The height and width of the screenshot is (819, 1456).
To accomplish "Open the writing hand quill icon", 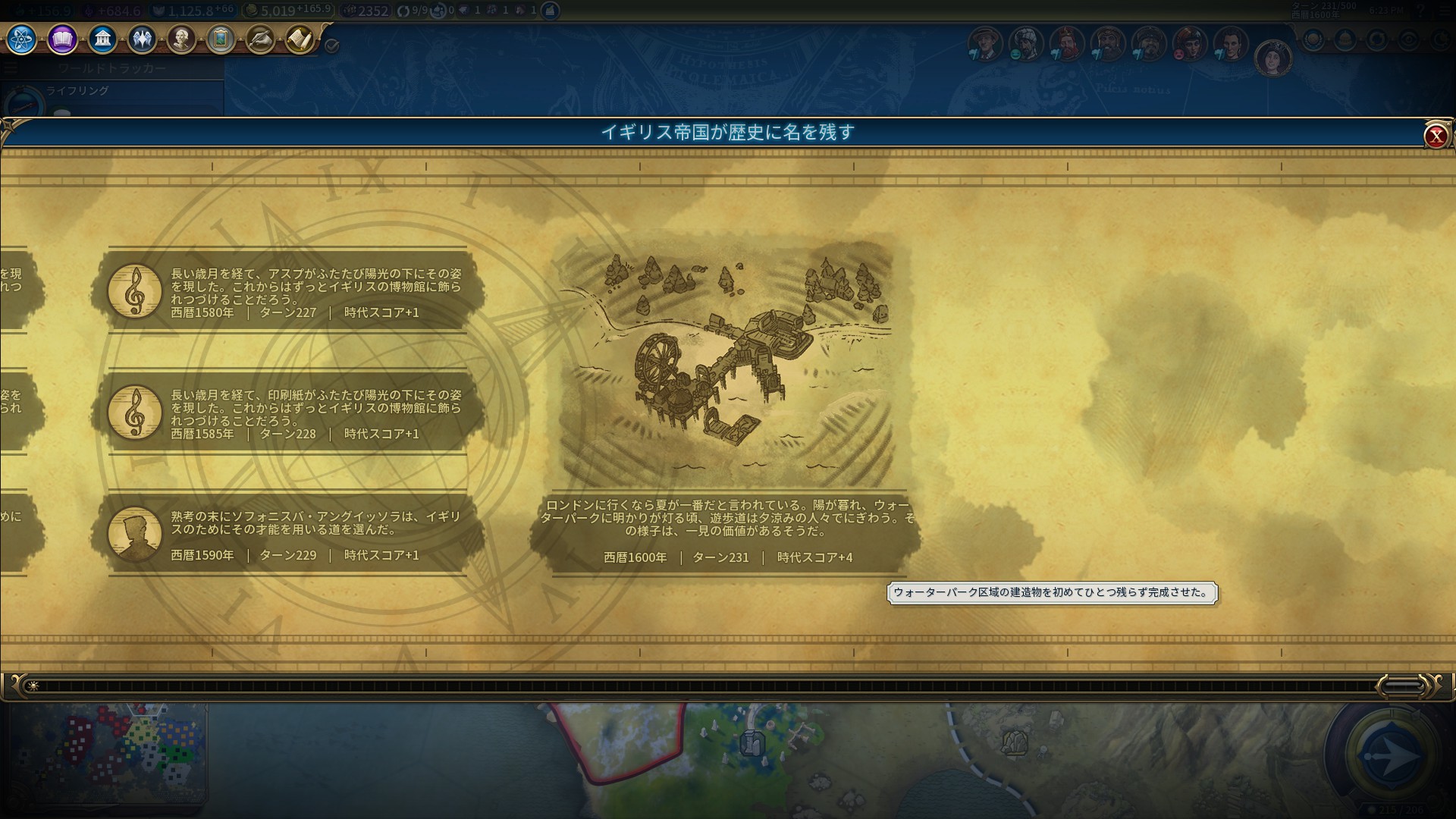I will click(260, 39).
